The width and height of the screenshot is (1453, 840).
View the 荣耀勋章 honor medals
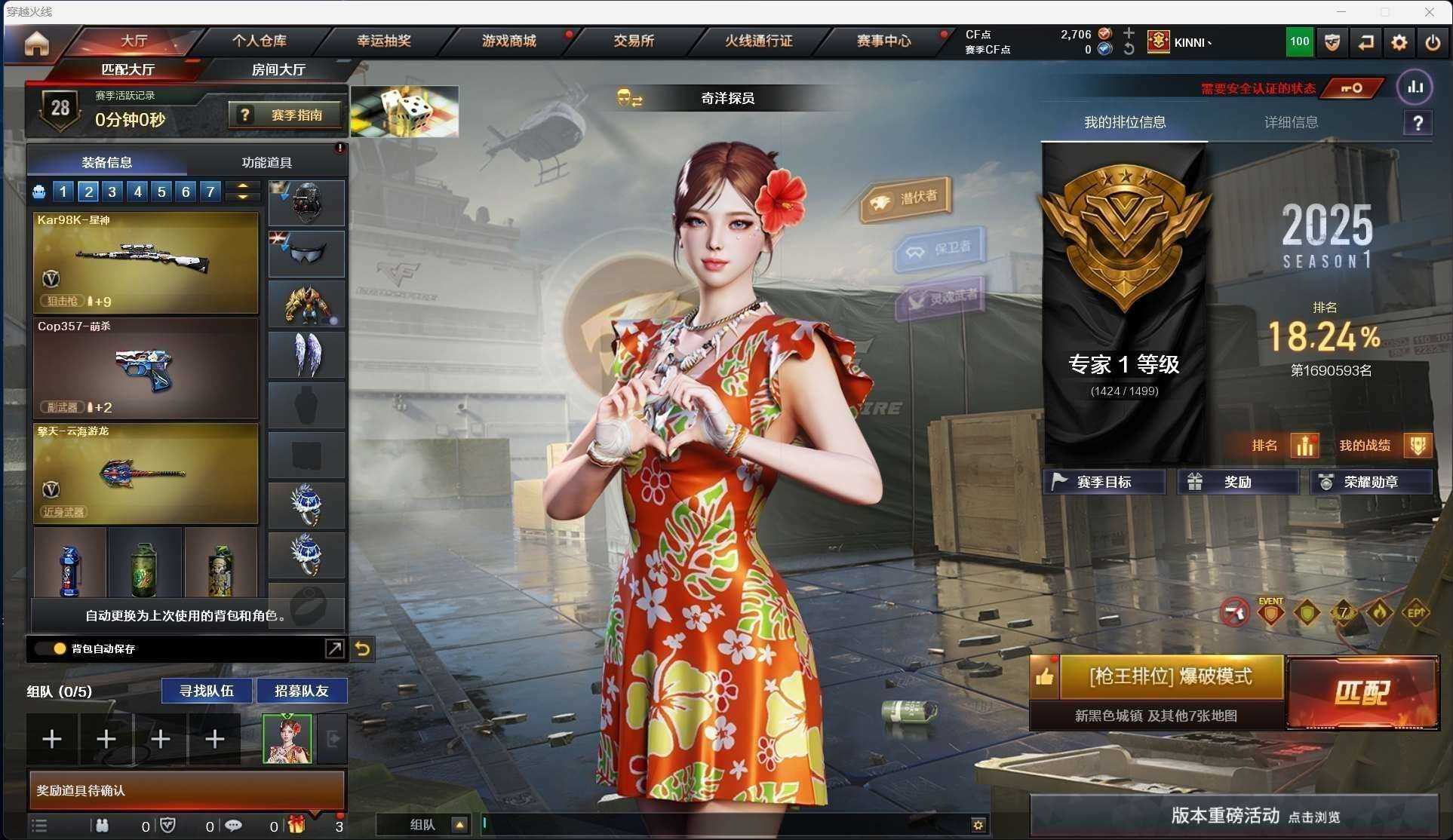point(1370,482)
